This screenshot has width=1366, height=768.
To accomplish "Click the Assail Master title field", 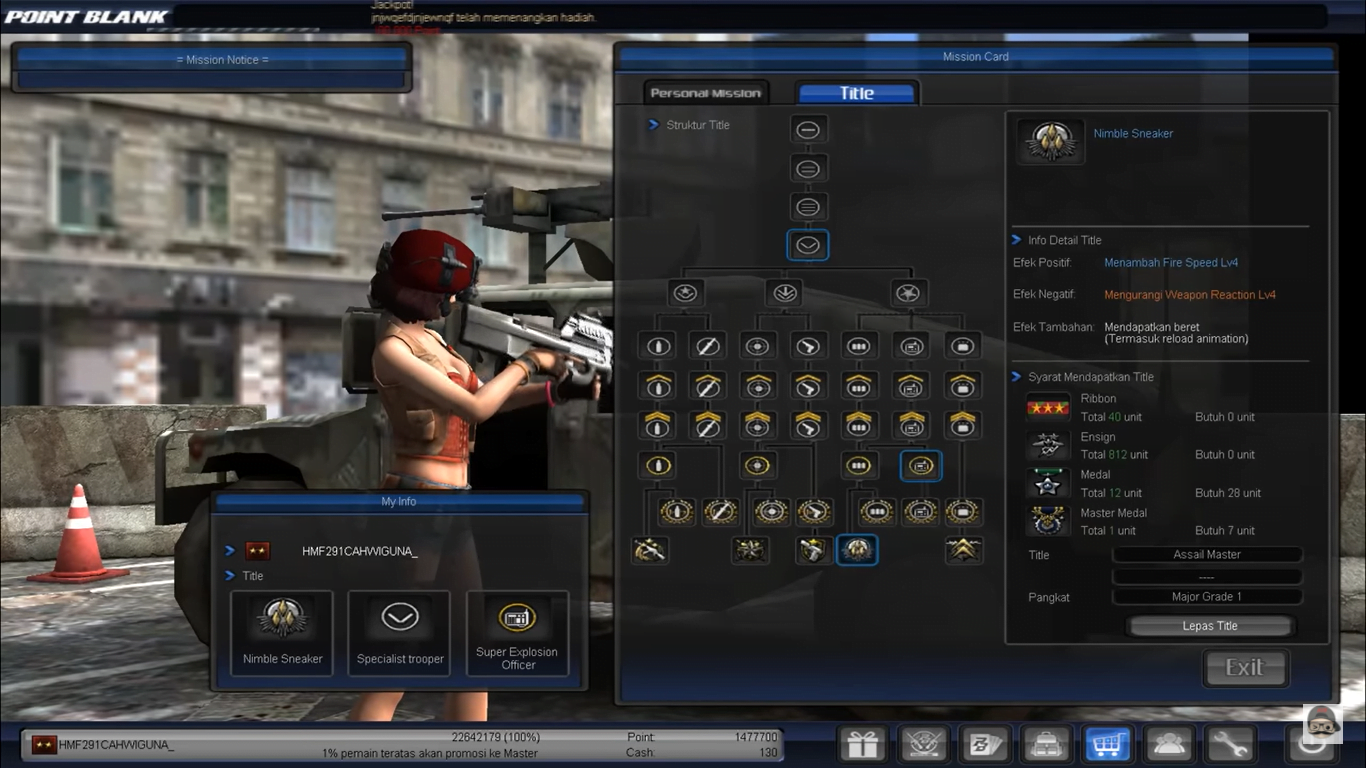I will (x=1206, y=554).
